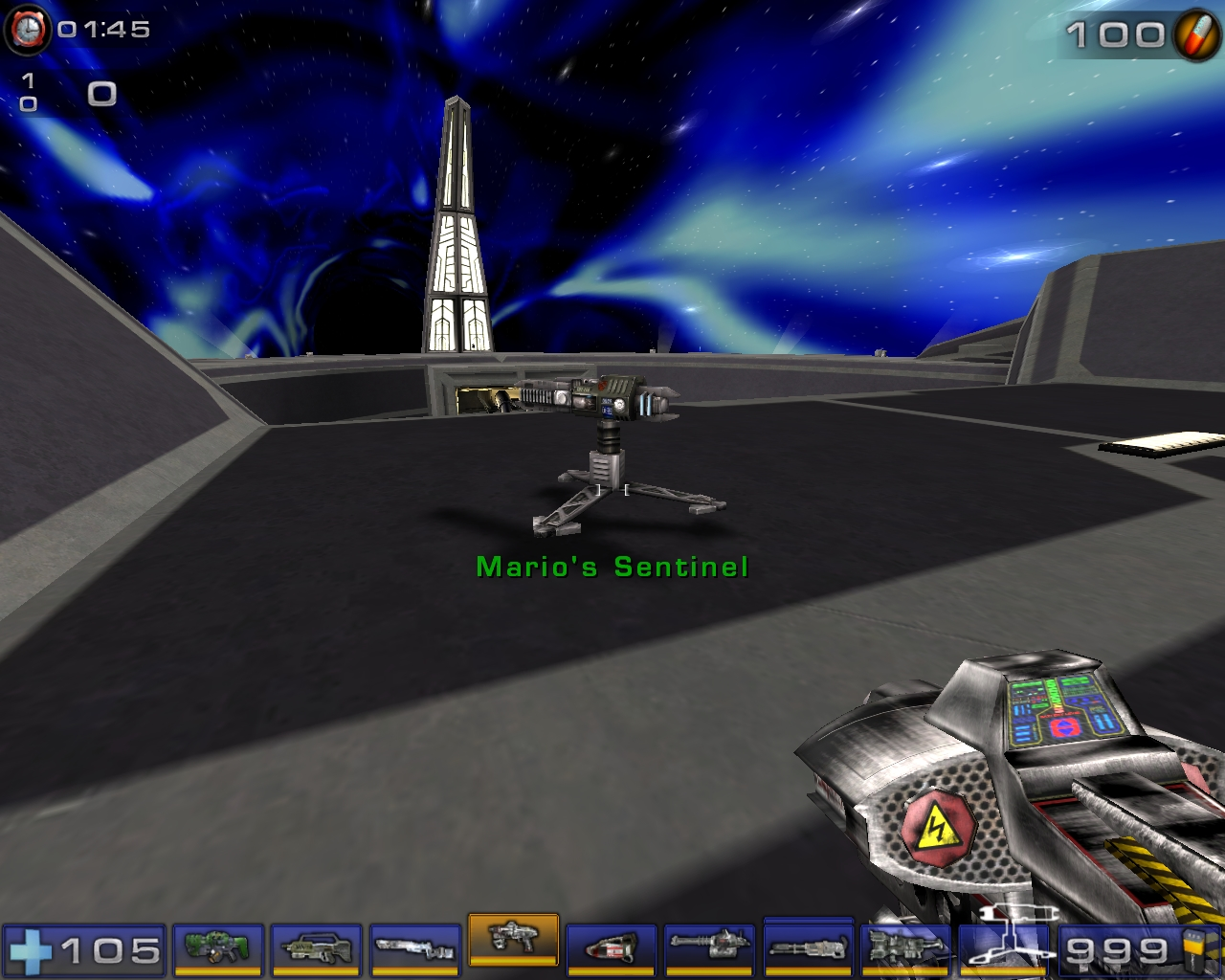Screen dimensions: 1225x980
Task: Click the green 'Mario's Sentinel' label
Action: click(x=612, y=566)
